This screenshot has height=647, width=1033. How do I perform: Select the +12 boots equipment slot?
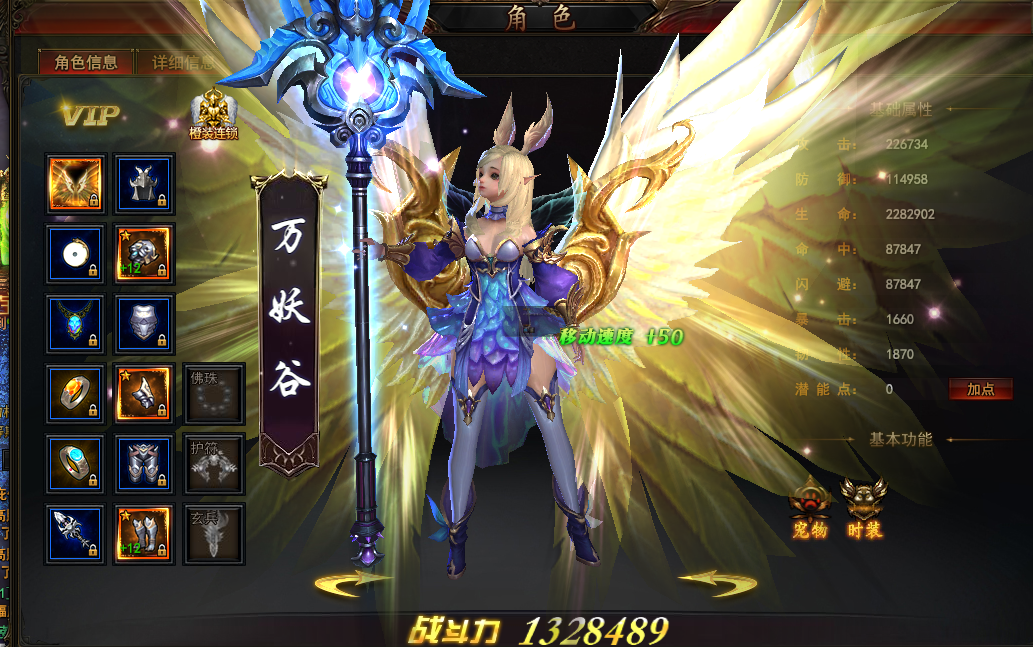click(145, 533)
